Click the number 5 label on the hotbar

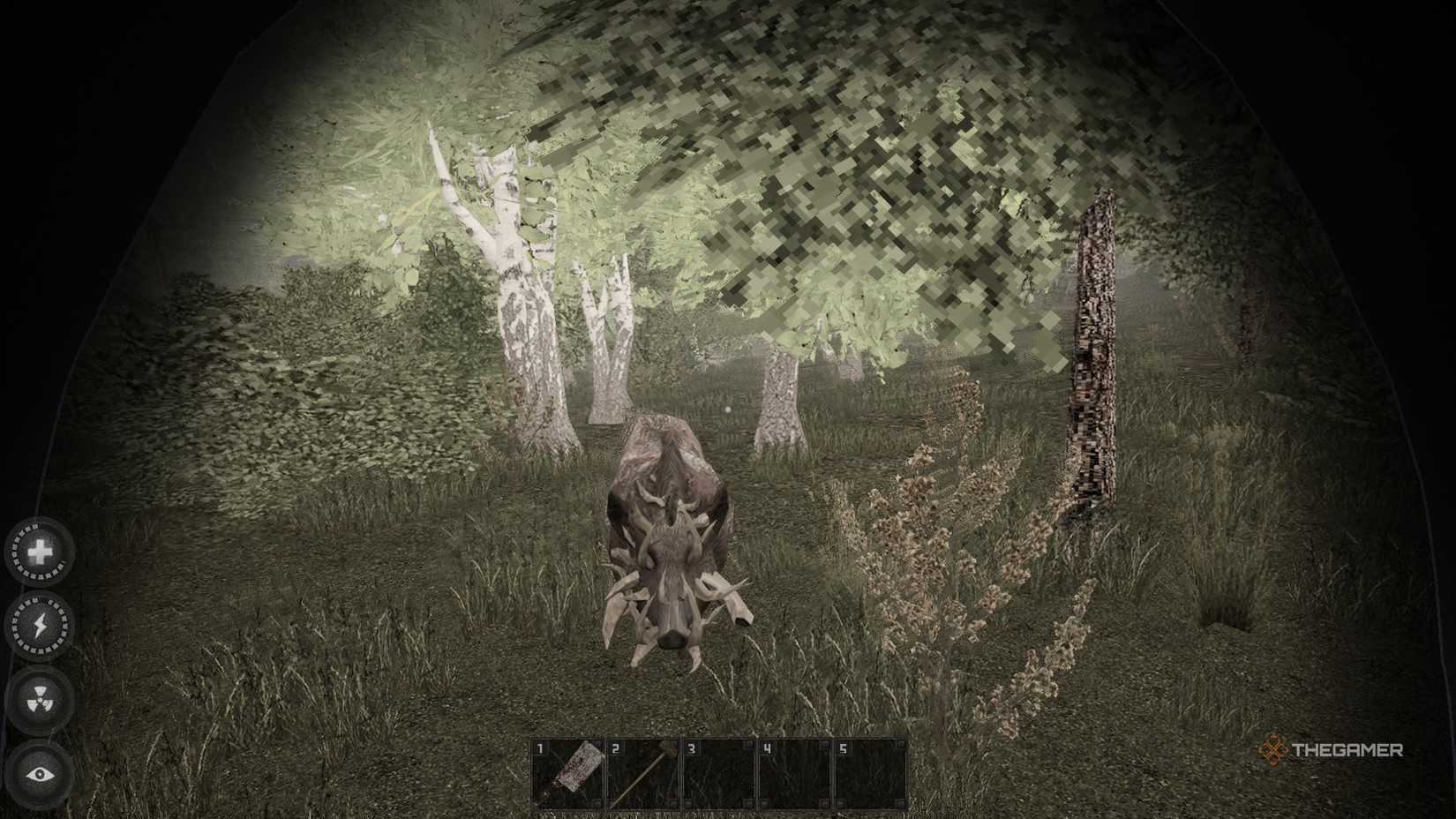(843, 749)
